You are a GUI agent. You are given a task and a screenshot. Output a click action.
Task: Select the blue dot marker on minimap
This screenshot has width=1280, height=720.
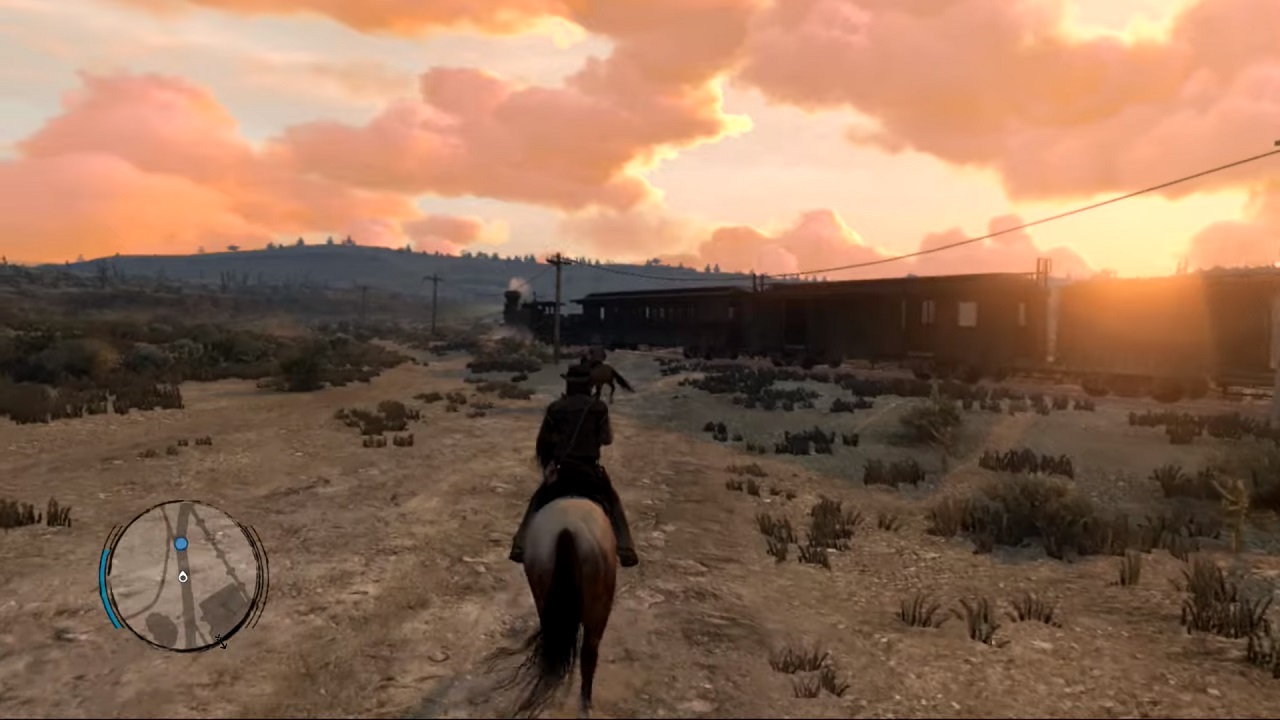181,544
